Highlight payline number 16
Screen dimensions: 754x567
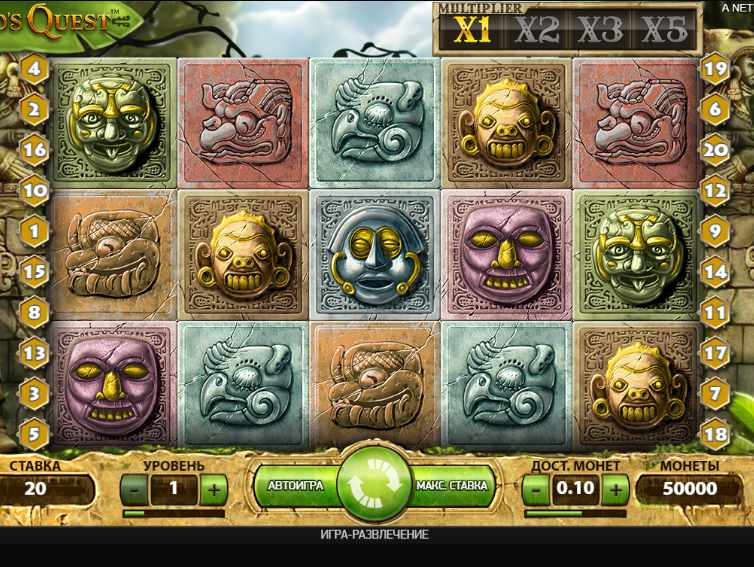point(35,150)
